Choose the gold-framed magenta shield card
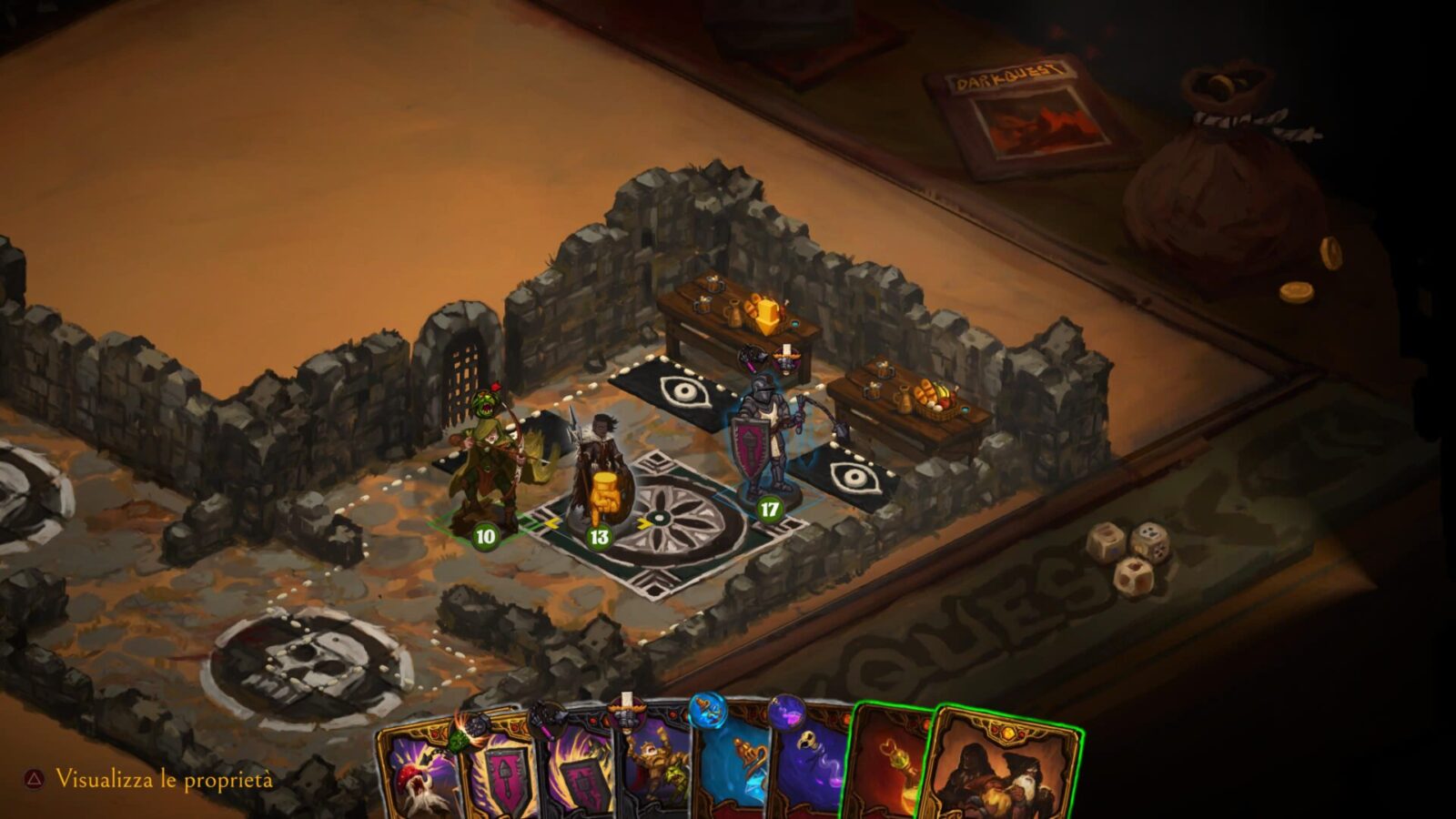Image resolution: width=1456 pixels, height=819 pixels. pyautogui.click(x=496, y=778)
